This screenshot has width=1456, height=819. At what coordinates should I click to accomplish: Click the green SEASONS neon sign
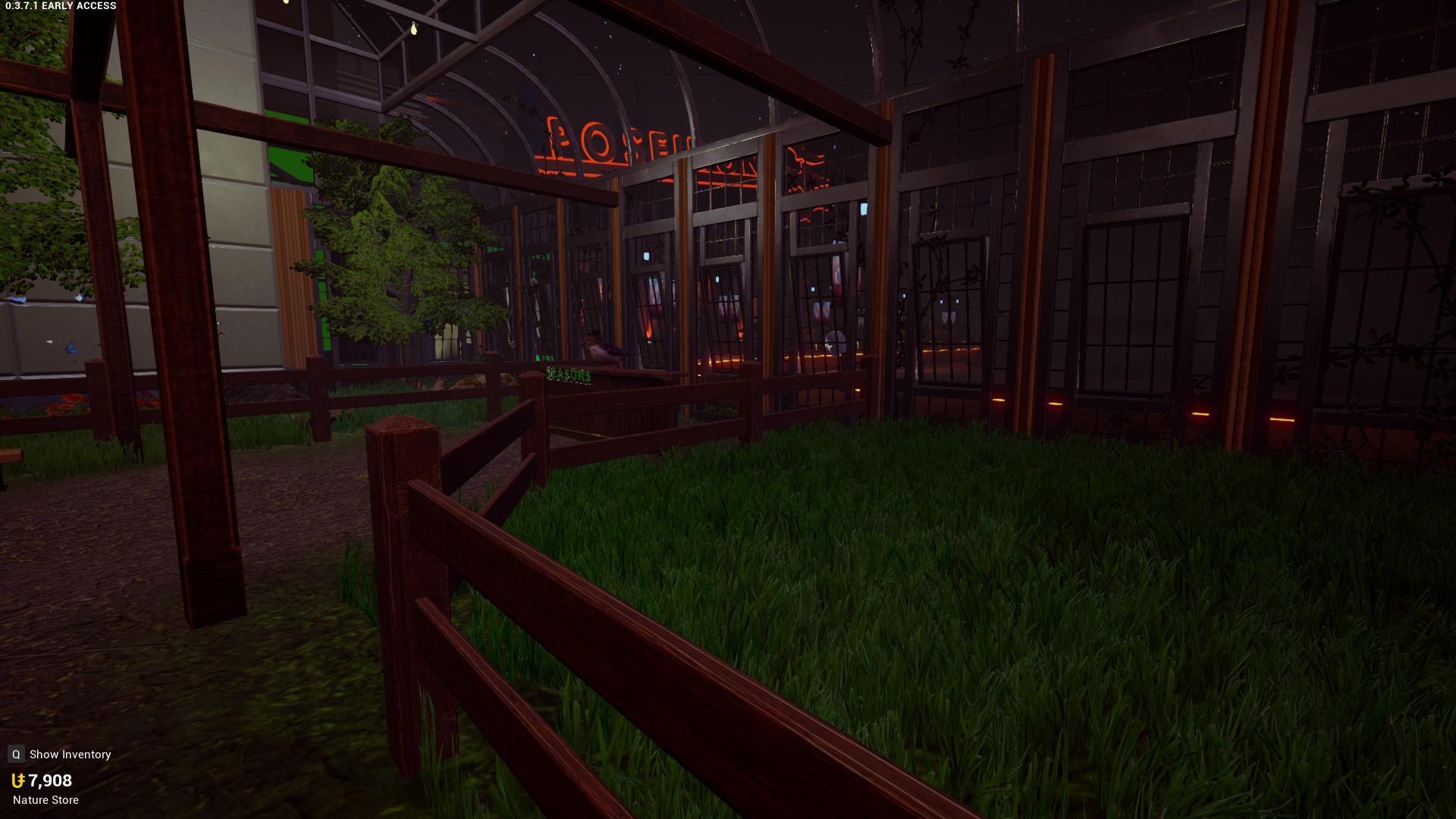[567, 374]
